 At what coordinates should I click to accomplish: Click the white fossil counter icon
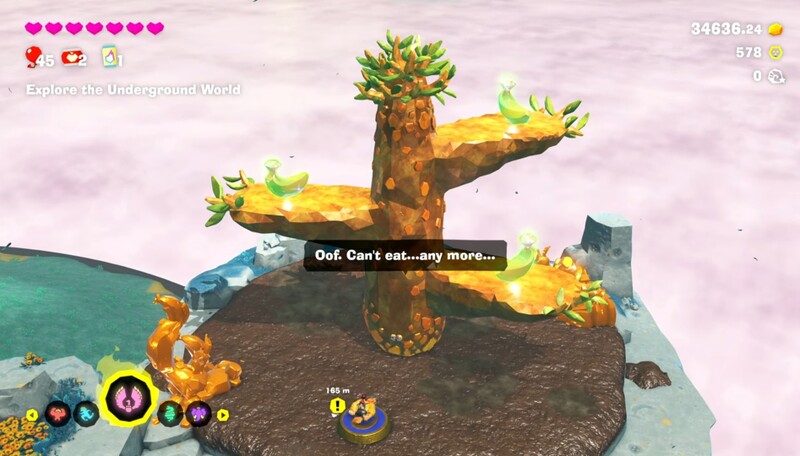774,75
